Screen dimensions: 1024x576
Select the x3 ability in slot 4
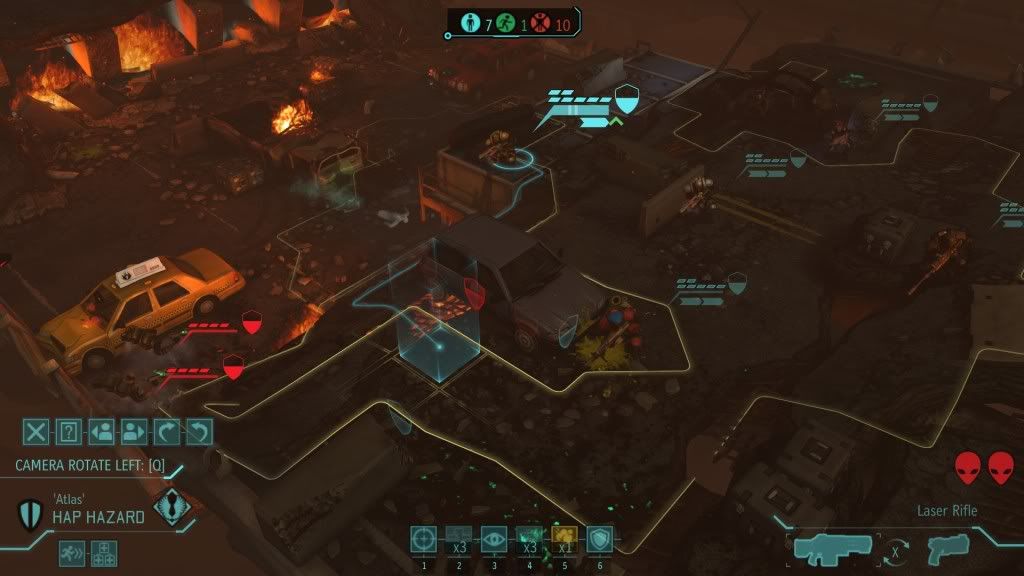(x=529, y=539)
